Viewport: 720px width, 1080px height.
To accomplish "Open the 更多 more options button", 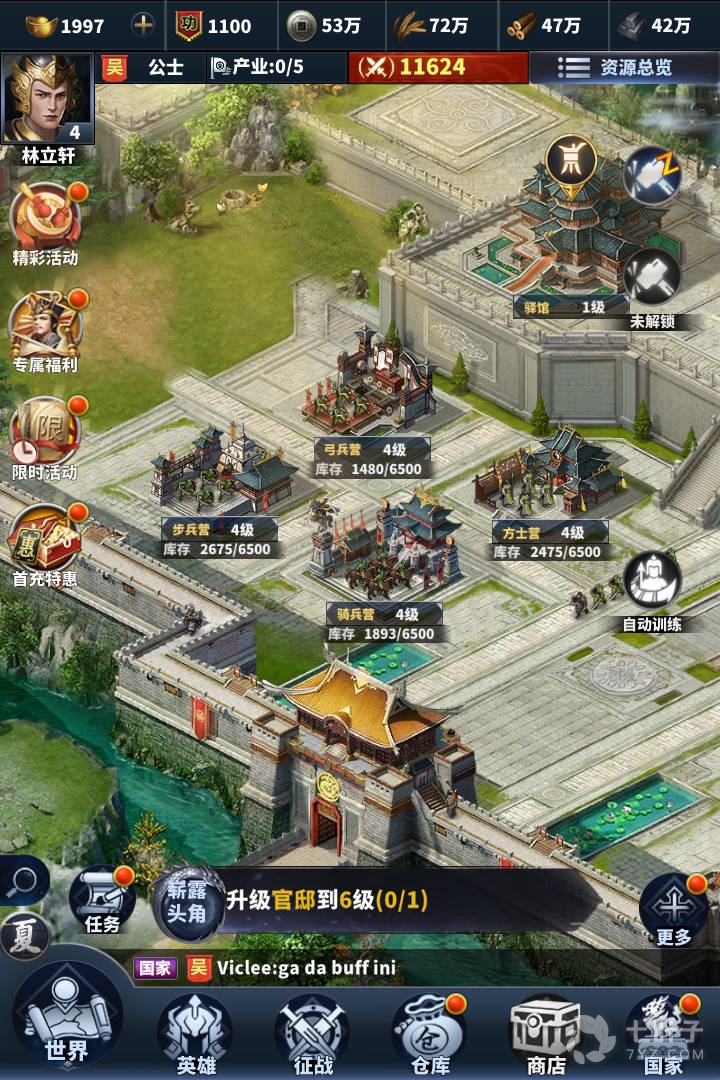I will pos(673,906).
